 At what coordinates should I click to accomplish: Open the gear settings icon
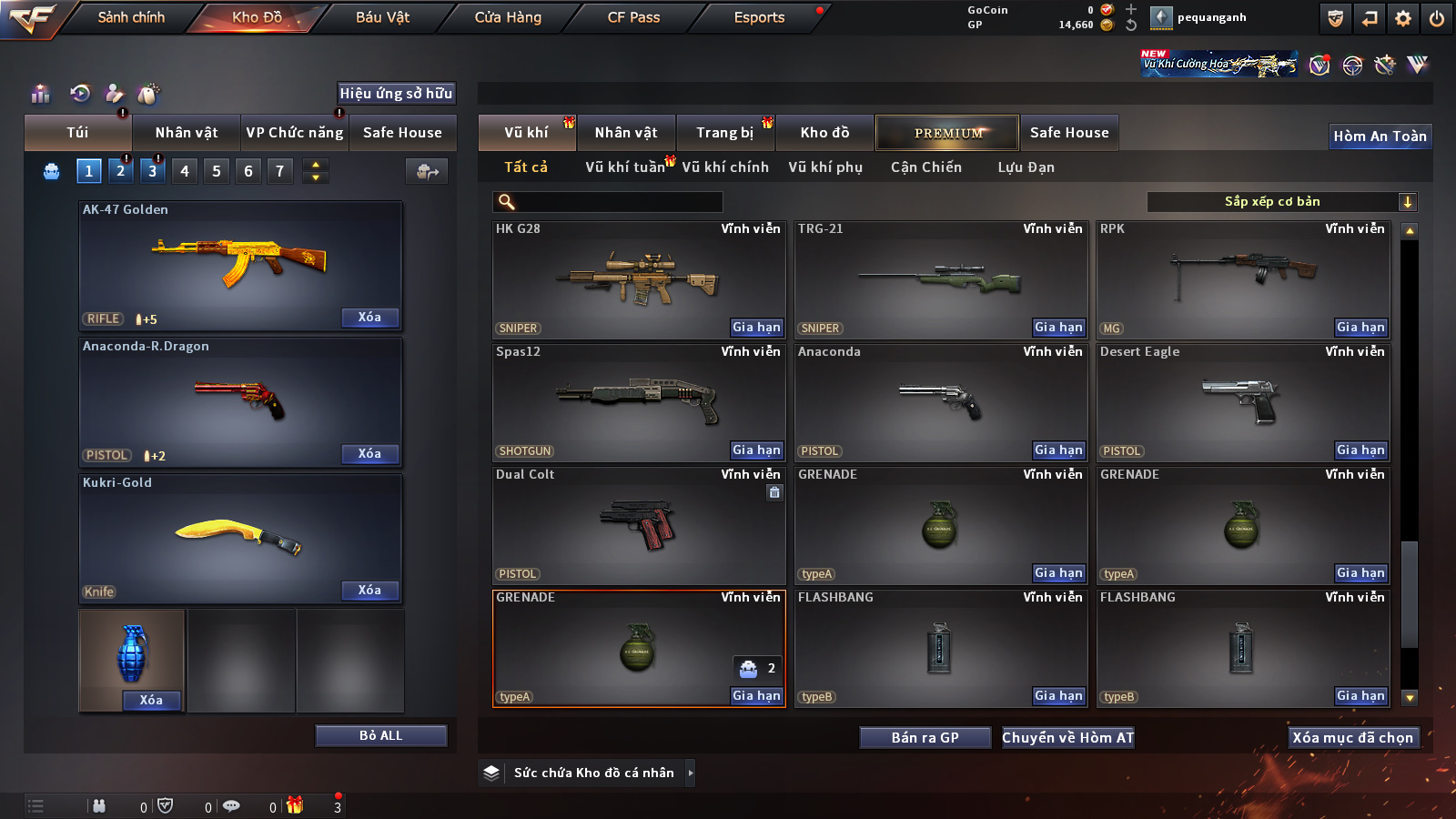pyautogui.click(x=1403, y=18)
